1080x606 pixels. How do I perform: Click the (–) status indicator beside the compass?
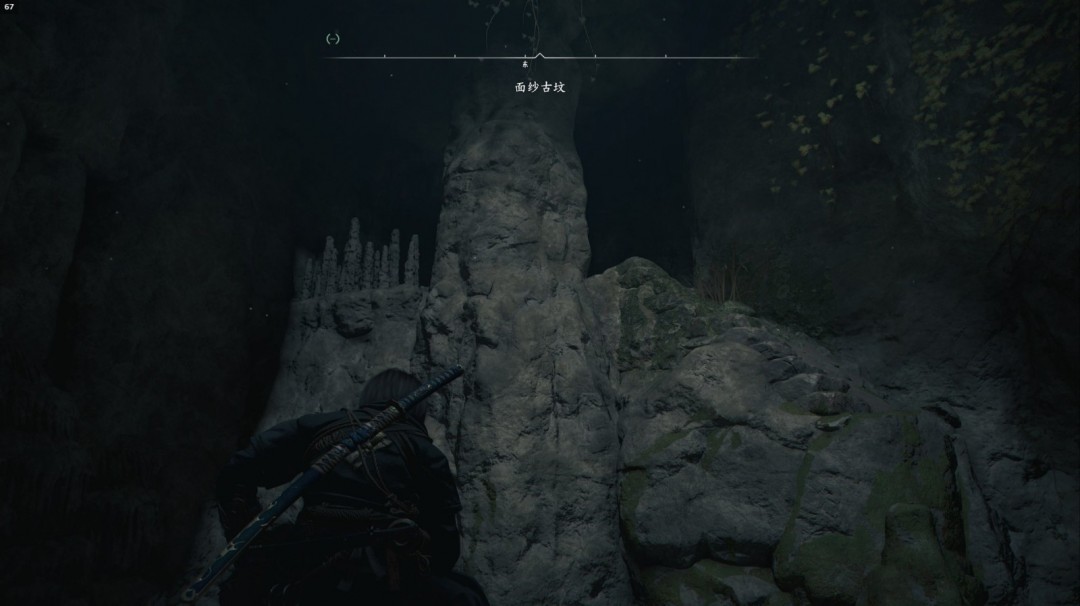point(333,39)
